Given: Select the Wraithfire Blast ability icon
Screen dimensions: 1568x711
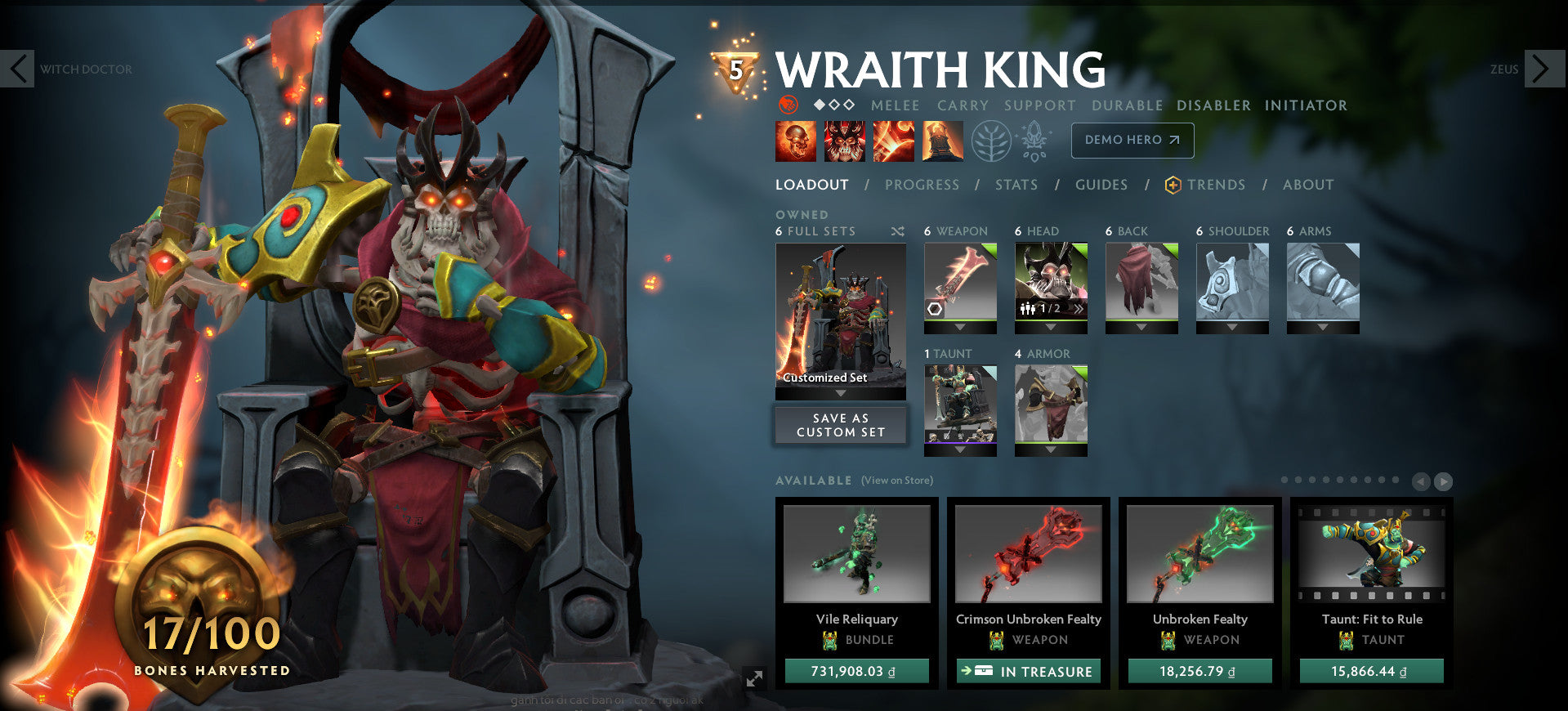Looking at the screenshot, I should (795, 141).
